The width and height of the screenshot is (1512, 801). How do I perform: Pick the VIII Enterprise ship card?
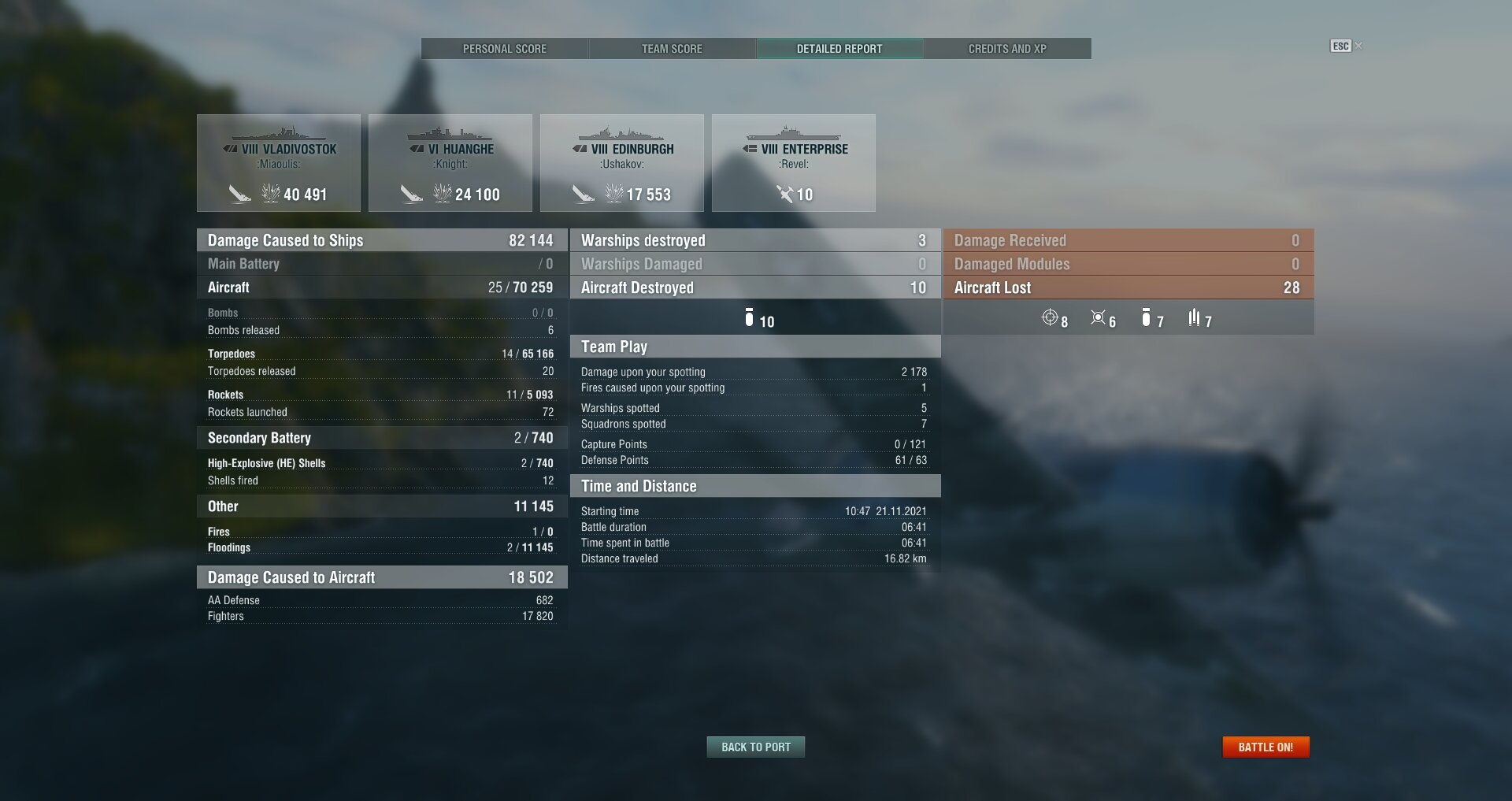pos(794,163)
